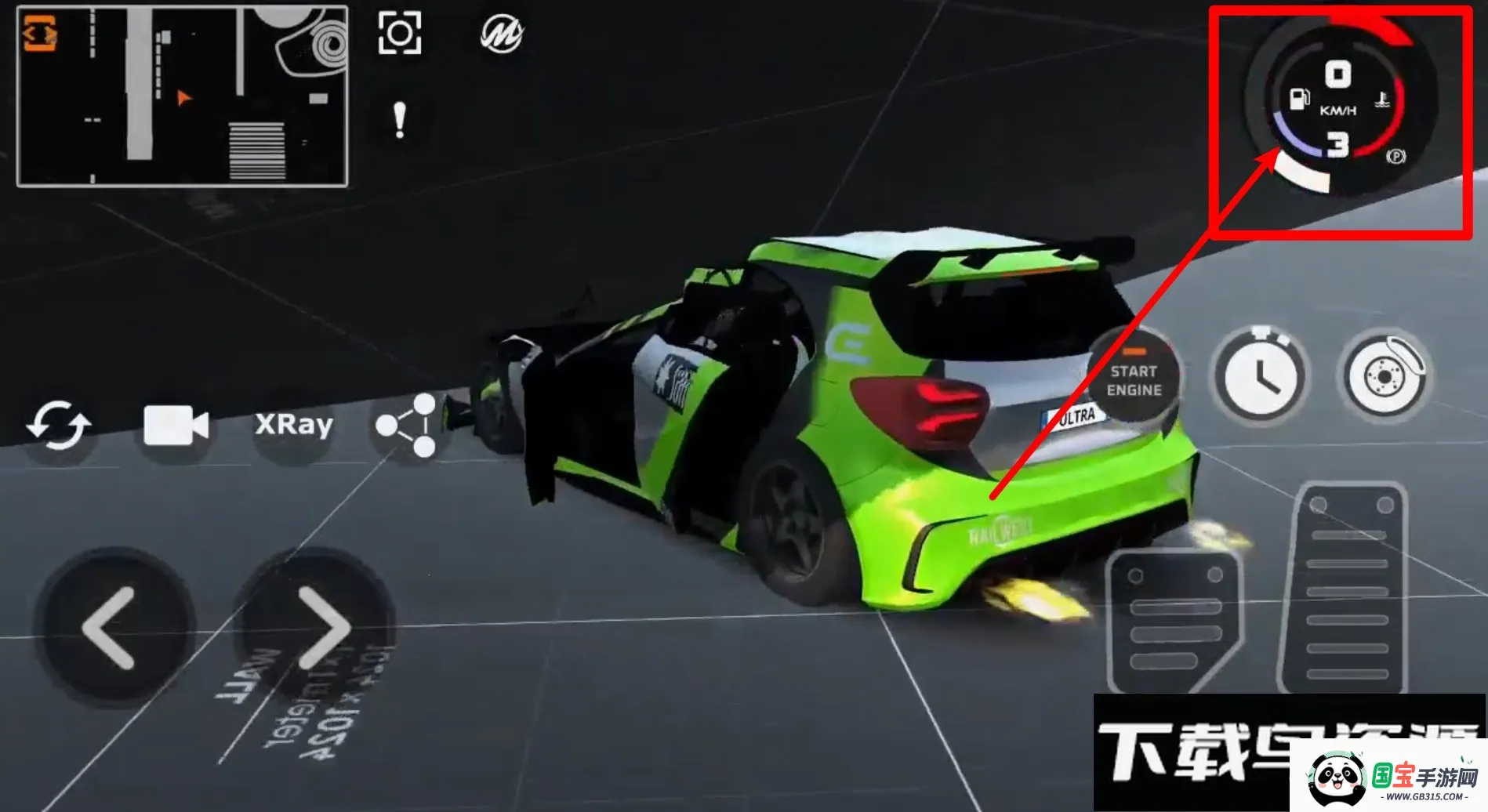The width and height of the screenshot is (1488, 812).
Task: Switch camera with the video camera icon
Action: [x=176, y=426]
